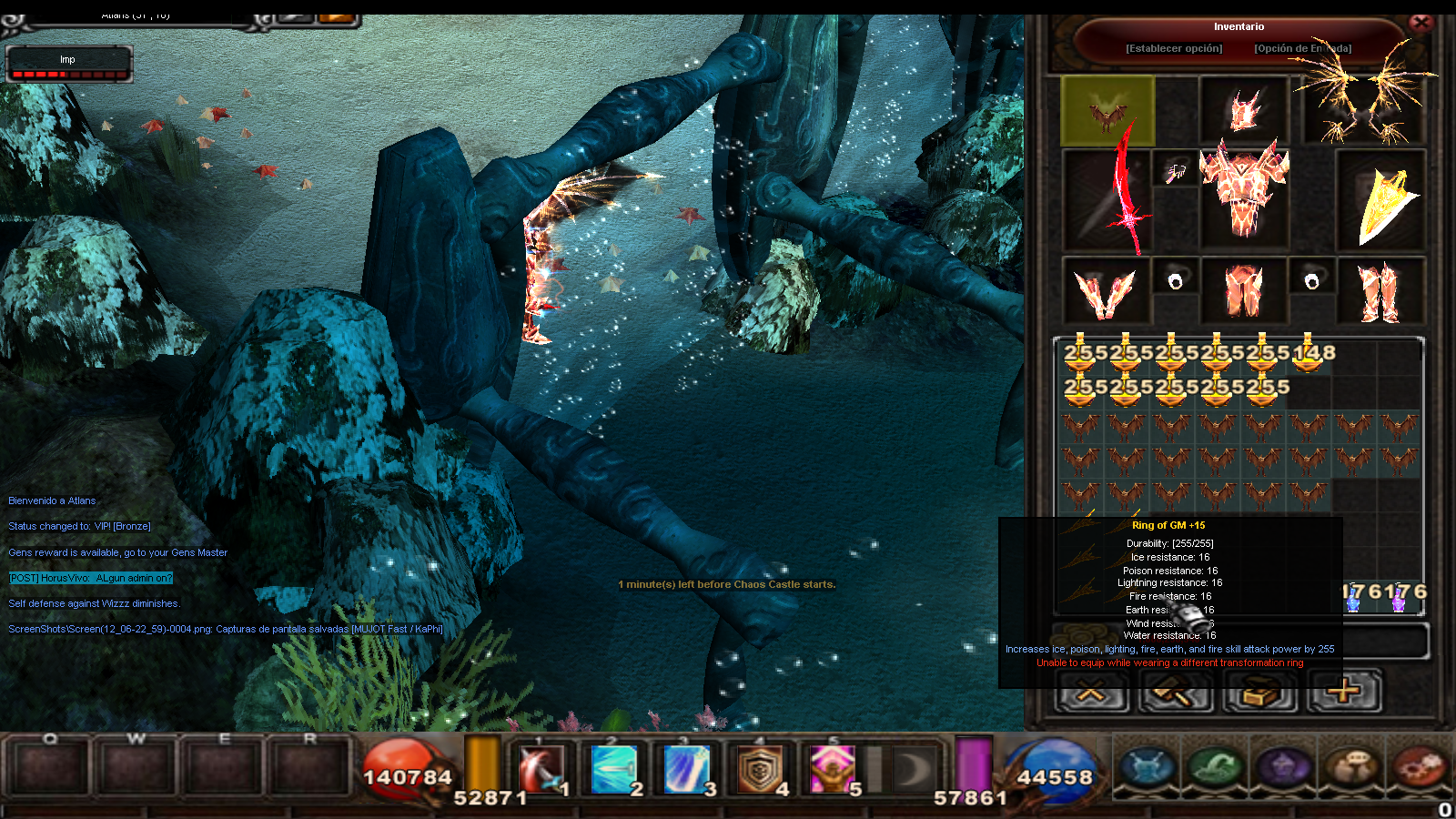Select the equipped pants slot

pyautogui.click(x=1244, y=291)
